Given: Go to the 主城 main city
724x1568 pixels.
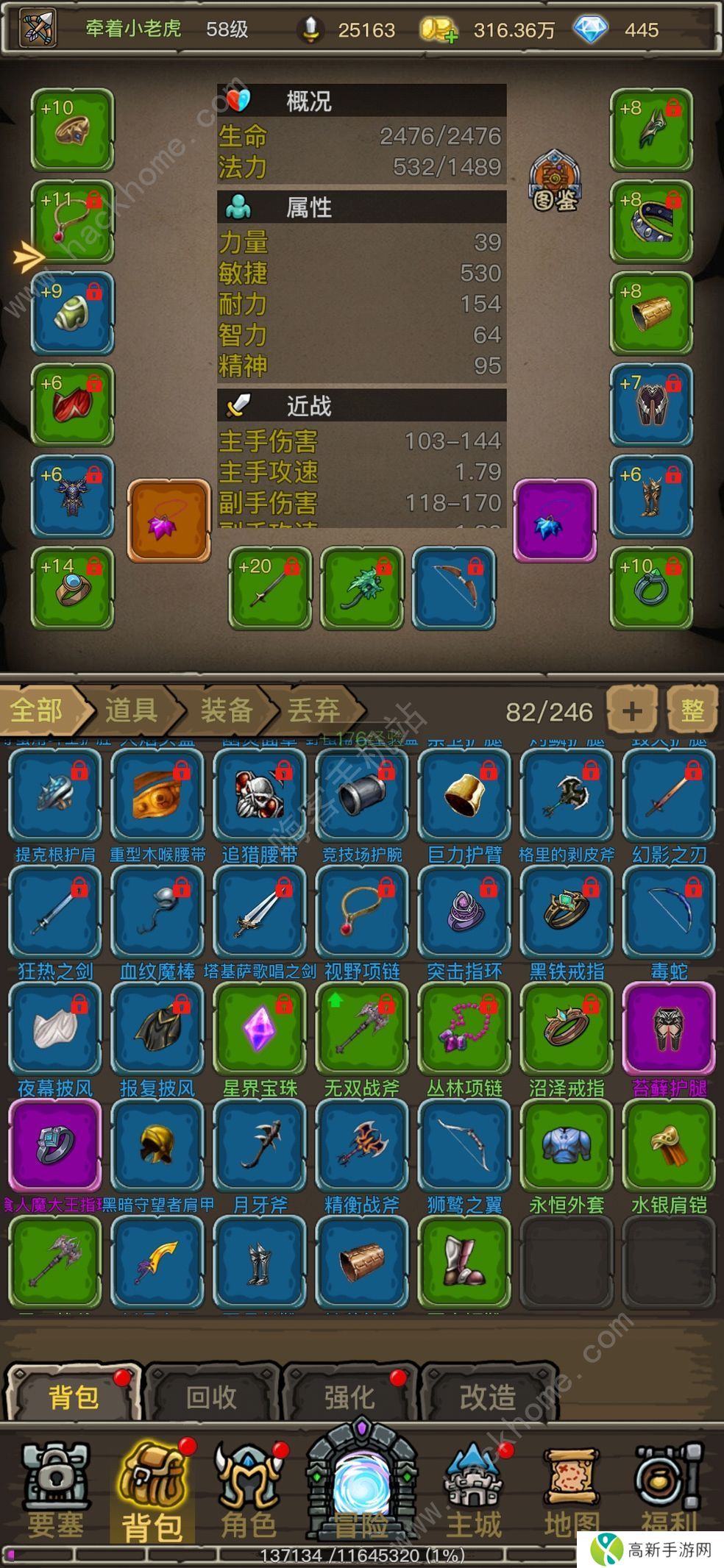Looking at the screenshot, I should 474,1490.
